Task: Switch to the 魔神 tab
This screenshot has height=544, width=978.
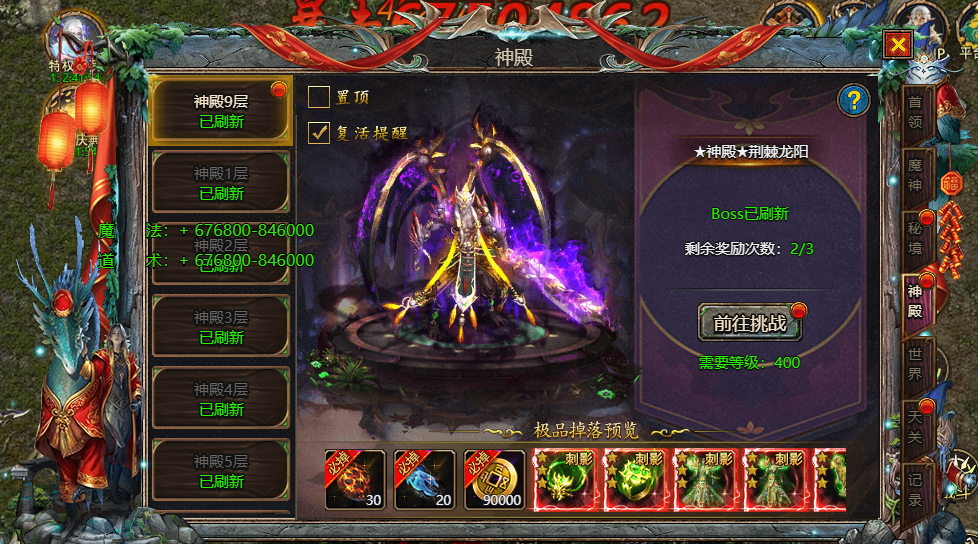Action: (x=915, y=174)
